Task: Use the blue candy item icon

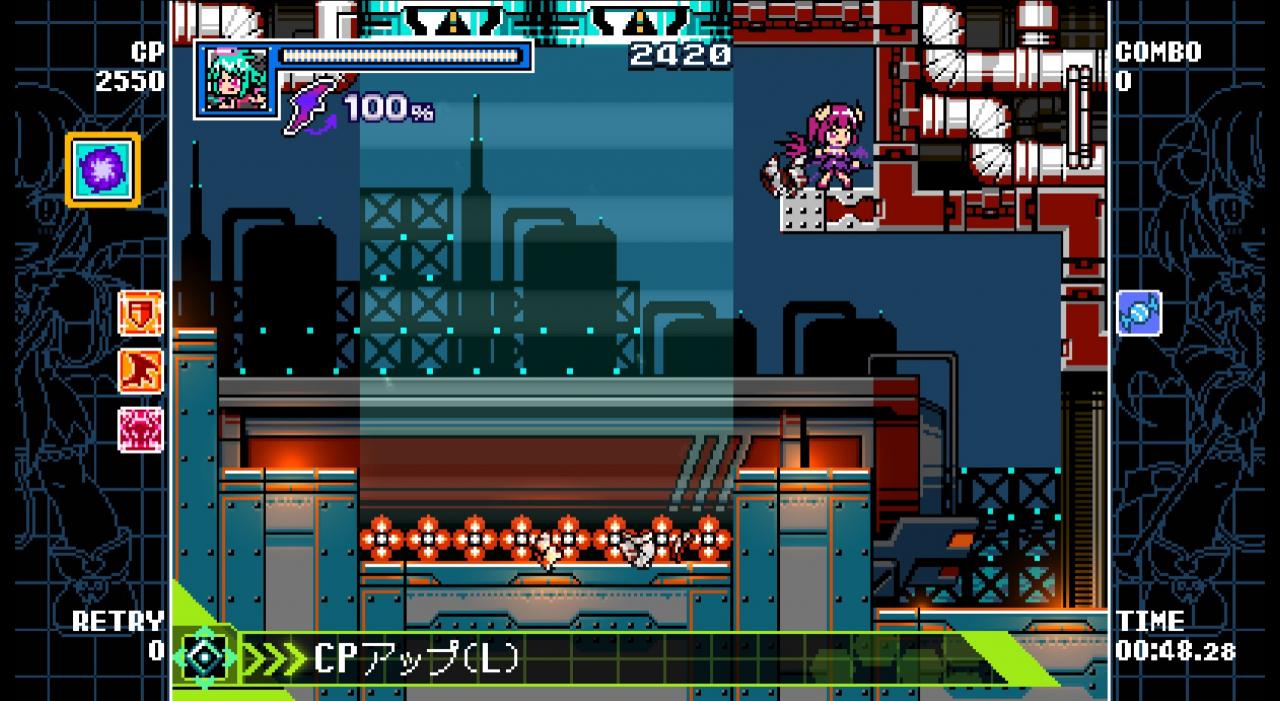Action: pos(1139,313)
